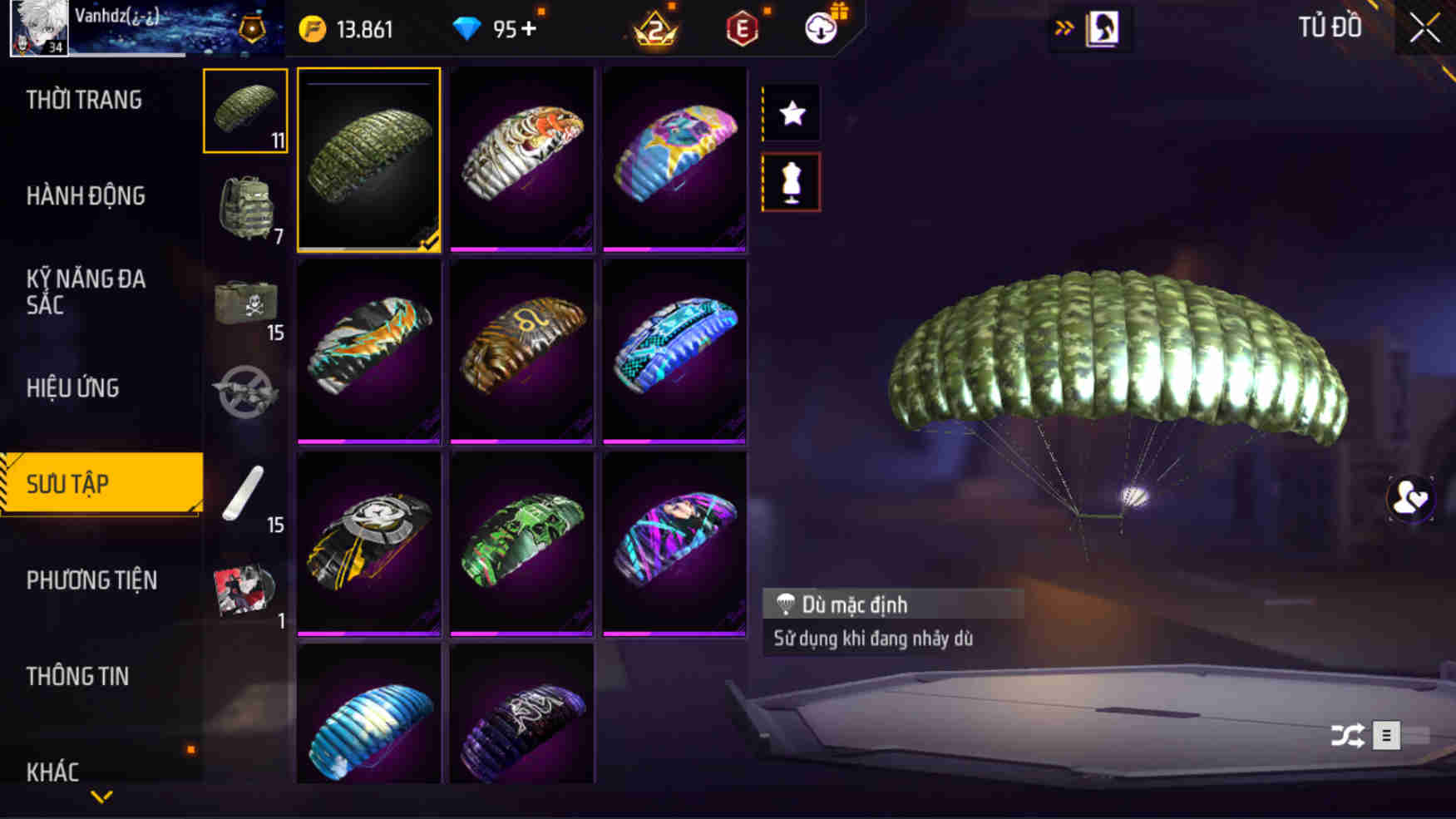Toggle favorite star for this parachute
This screenshot has height=819, width=1456.
(791, 112)
